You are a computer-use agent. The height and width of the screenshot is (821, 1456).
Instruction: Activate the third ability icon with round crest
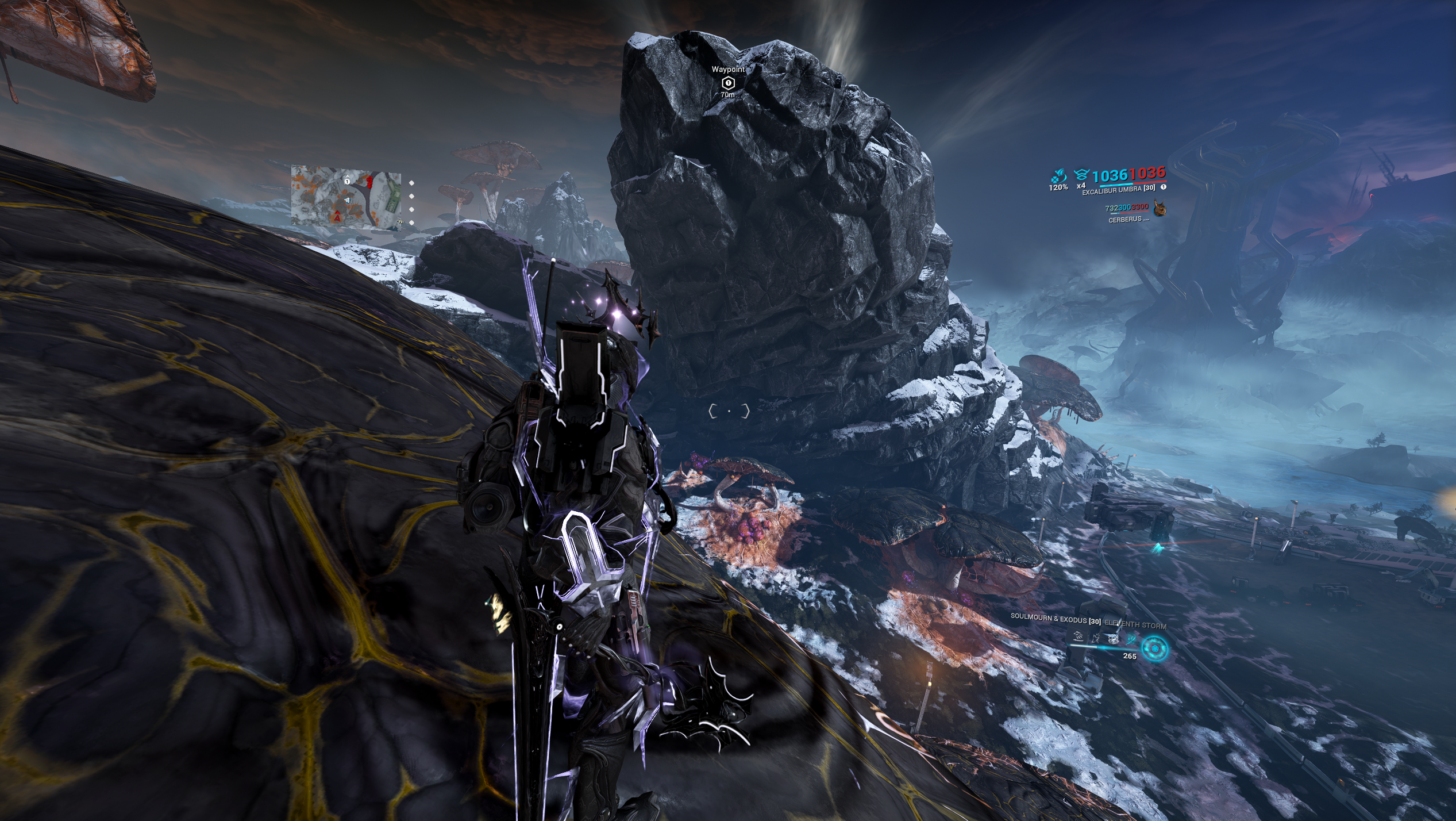(1114, 638)
